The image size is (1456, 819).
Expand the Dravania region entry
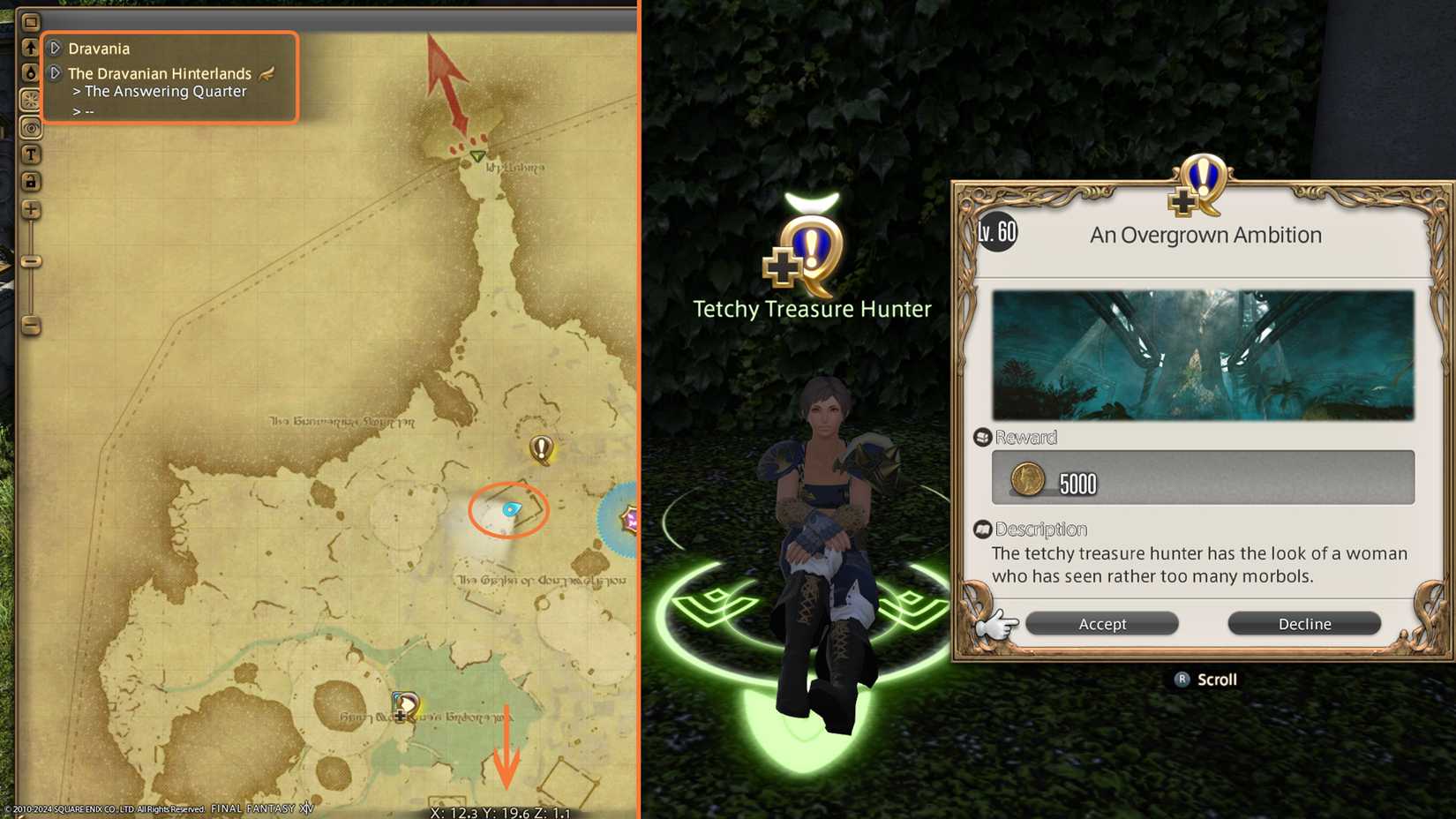coord(56,49)
